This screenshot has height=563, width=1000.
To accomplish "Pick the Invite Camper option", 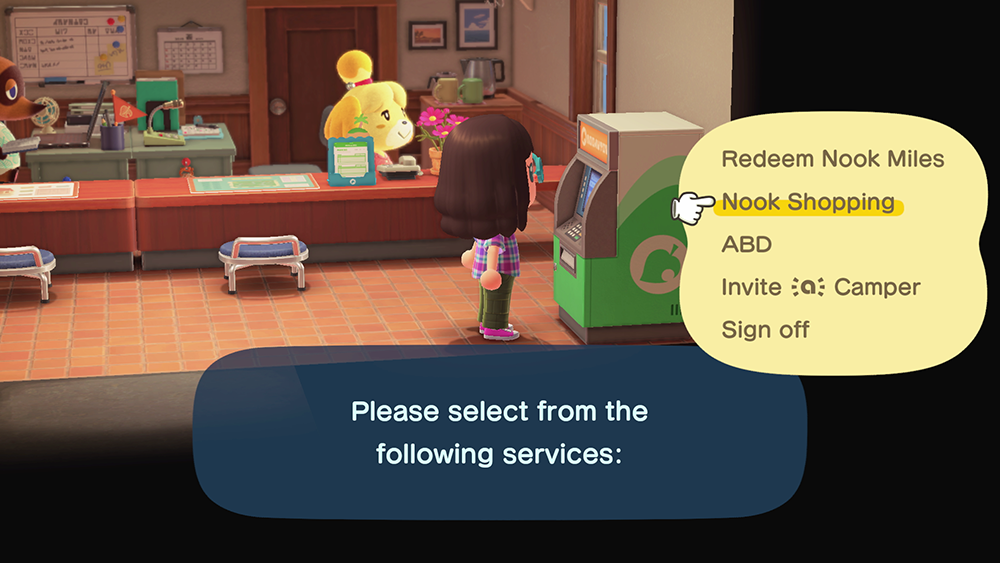I will click(820, 287).
